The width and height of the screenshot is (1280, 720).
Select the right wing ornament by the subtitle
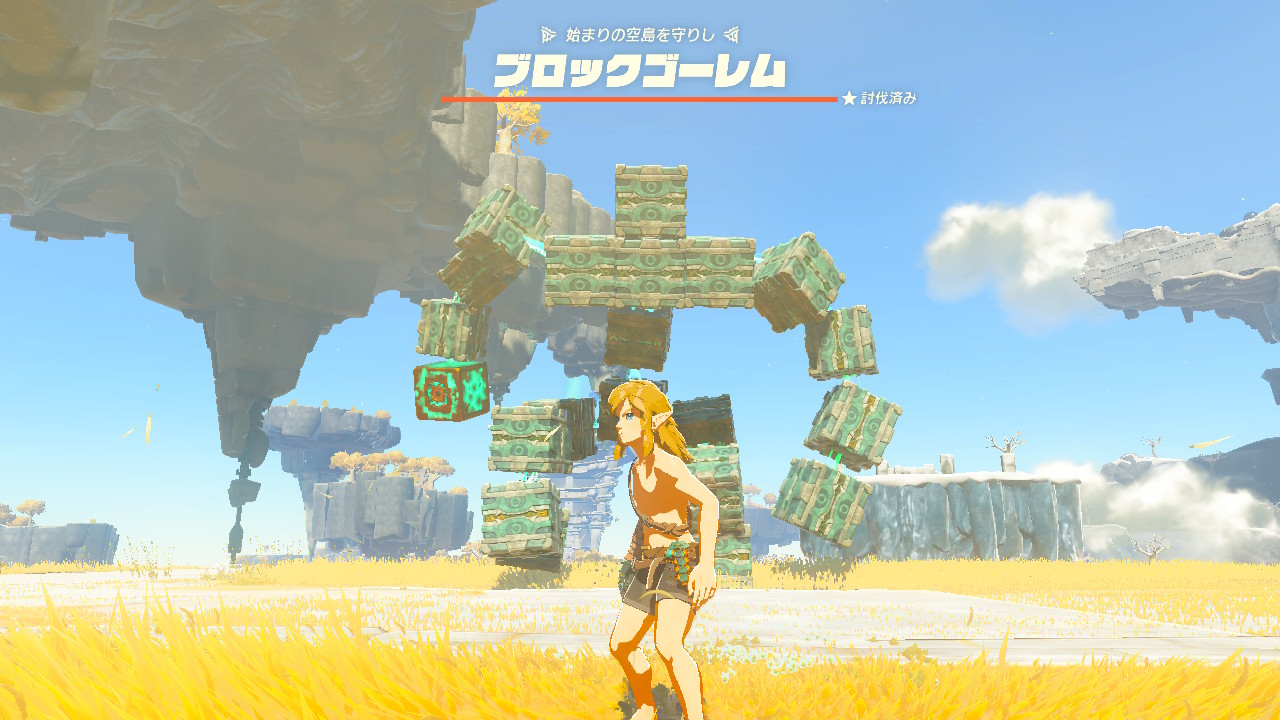point(733,33)
